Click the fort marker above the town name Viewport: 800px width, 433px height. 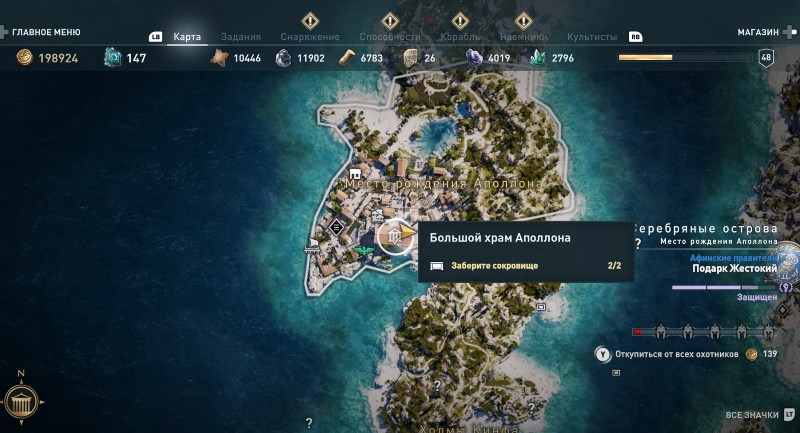click(x=354, y=174)
